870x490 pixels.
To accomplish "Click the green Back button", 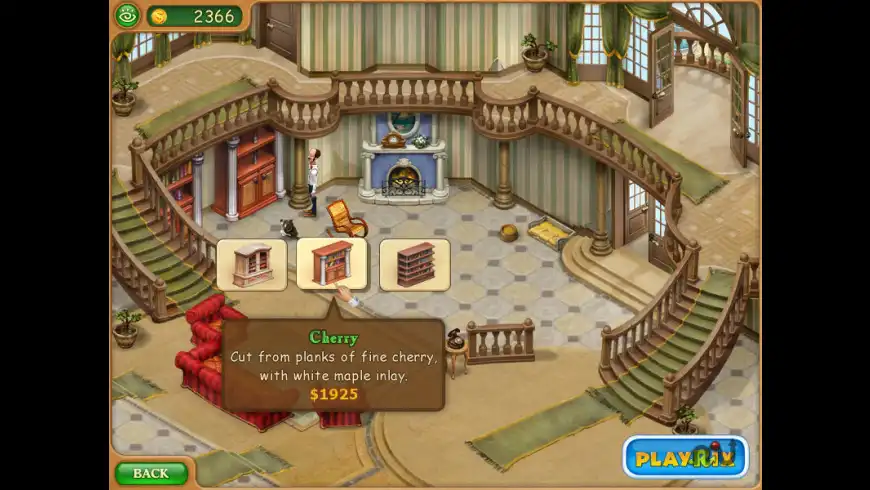I will click(x=151, y=472).
